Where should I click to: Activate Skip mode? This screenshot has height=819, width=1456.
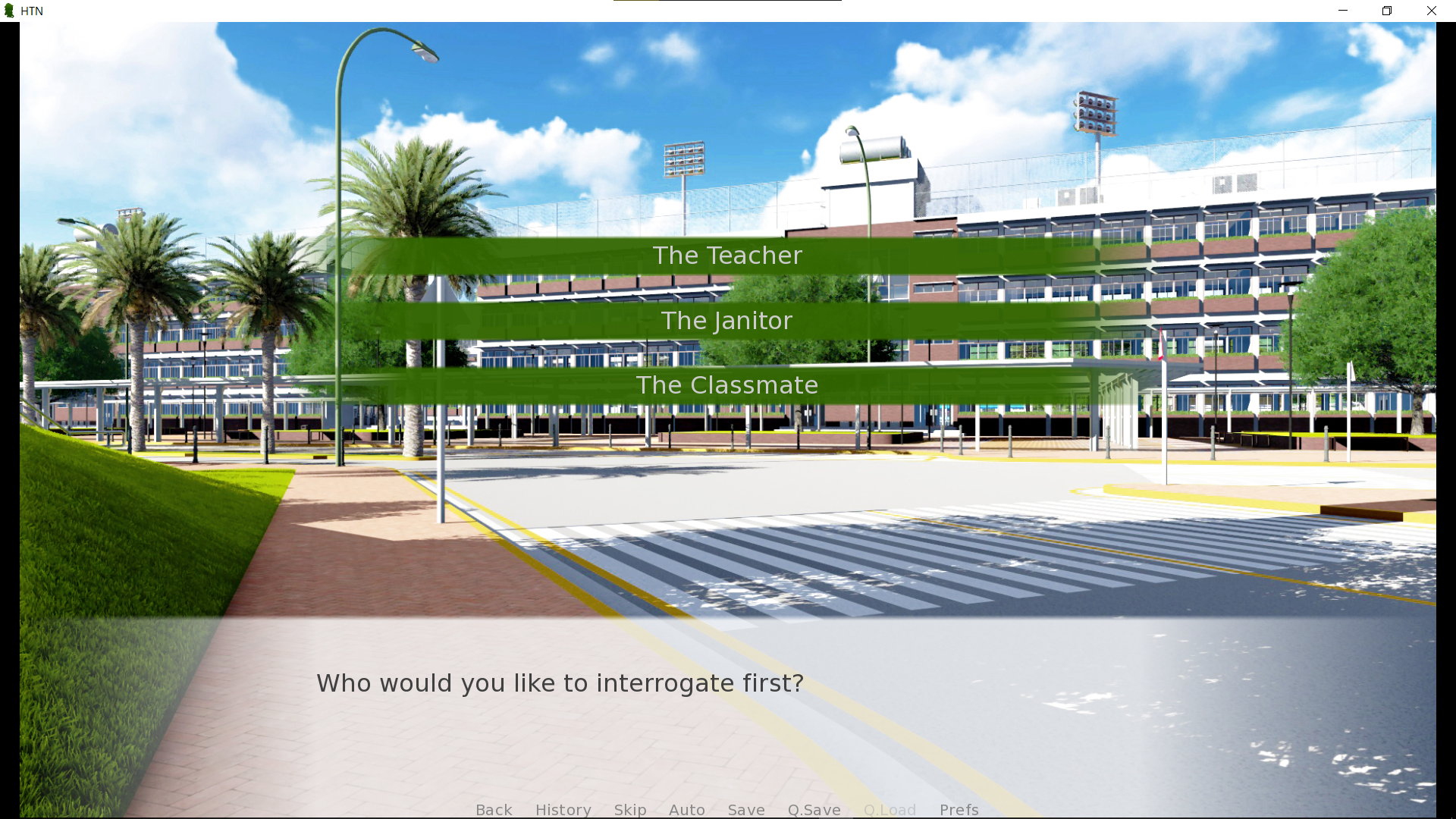(630, 809)
